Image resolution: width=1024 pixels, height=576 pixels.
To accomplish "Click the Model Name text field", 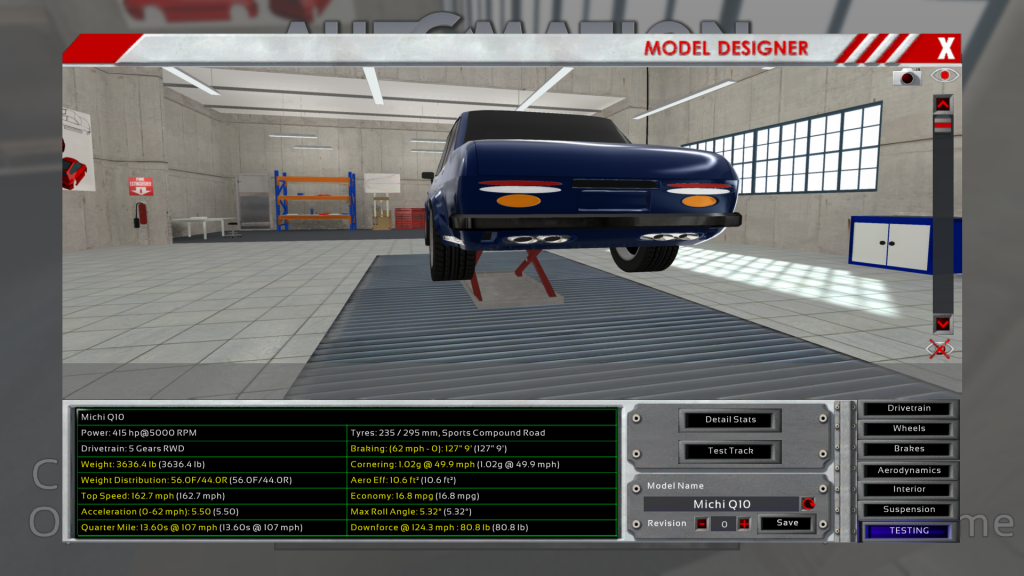I will (x=722, y=504).
